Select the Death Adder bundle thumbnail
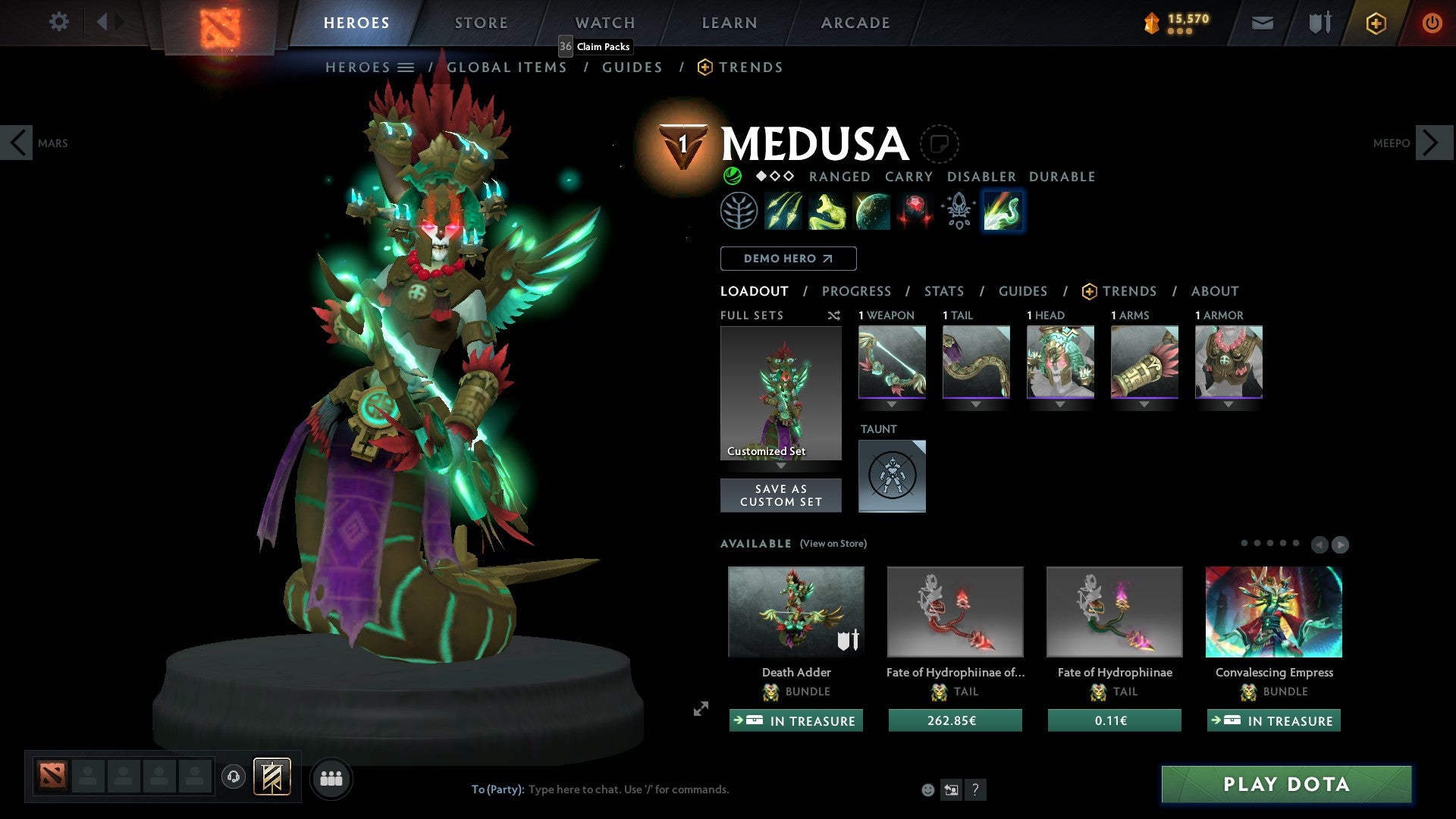The height and width of the screenshot is (819, 1456). point(795,611)
